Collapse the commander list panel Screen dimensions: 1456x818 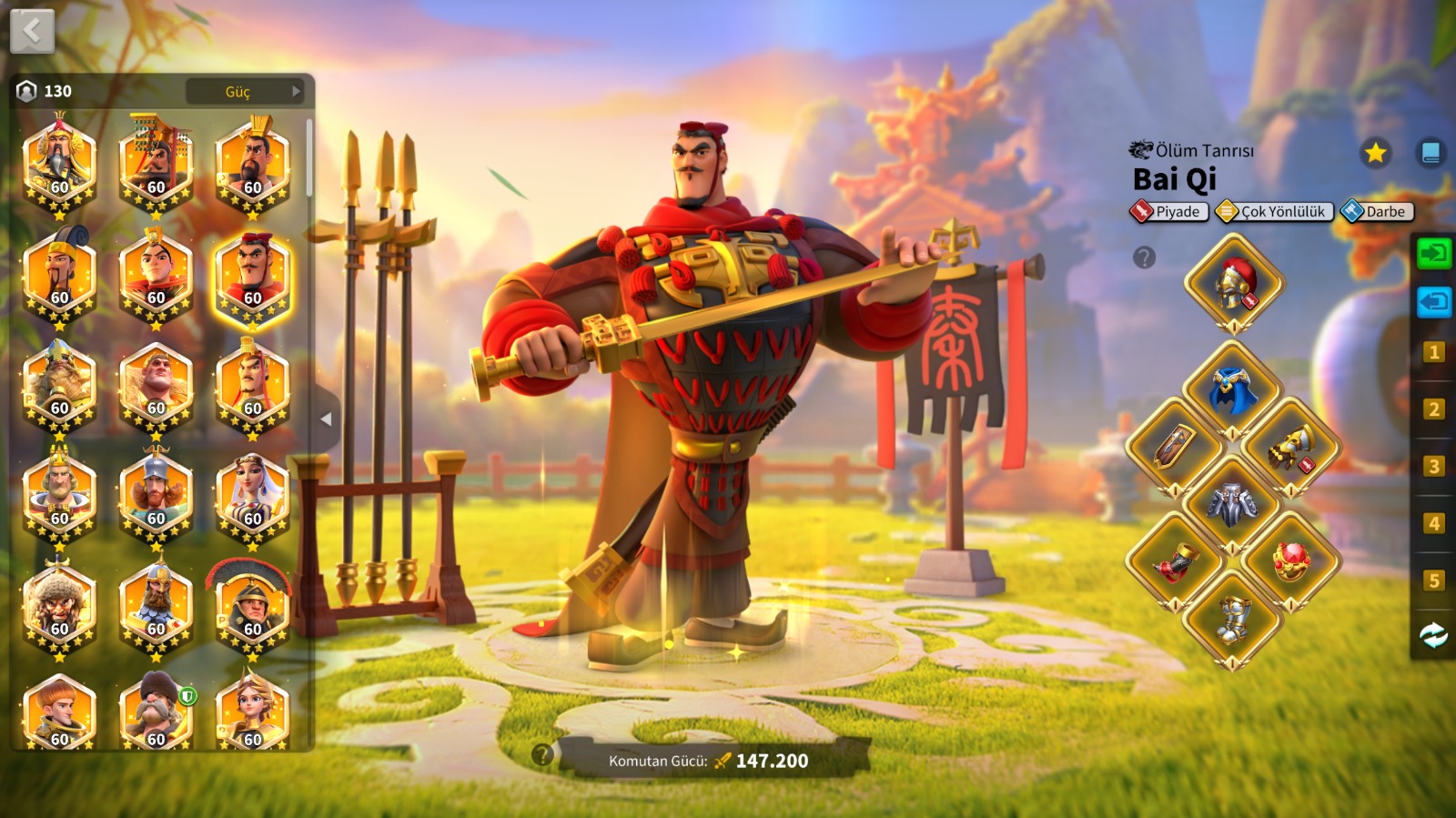[x=326, y=419]
